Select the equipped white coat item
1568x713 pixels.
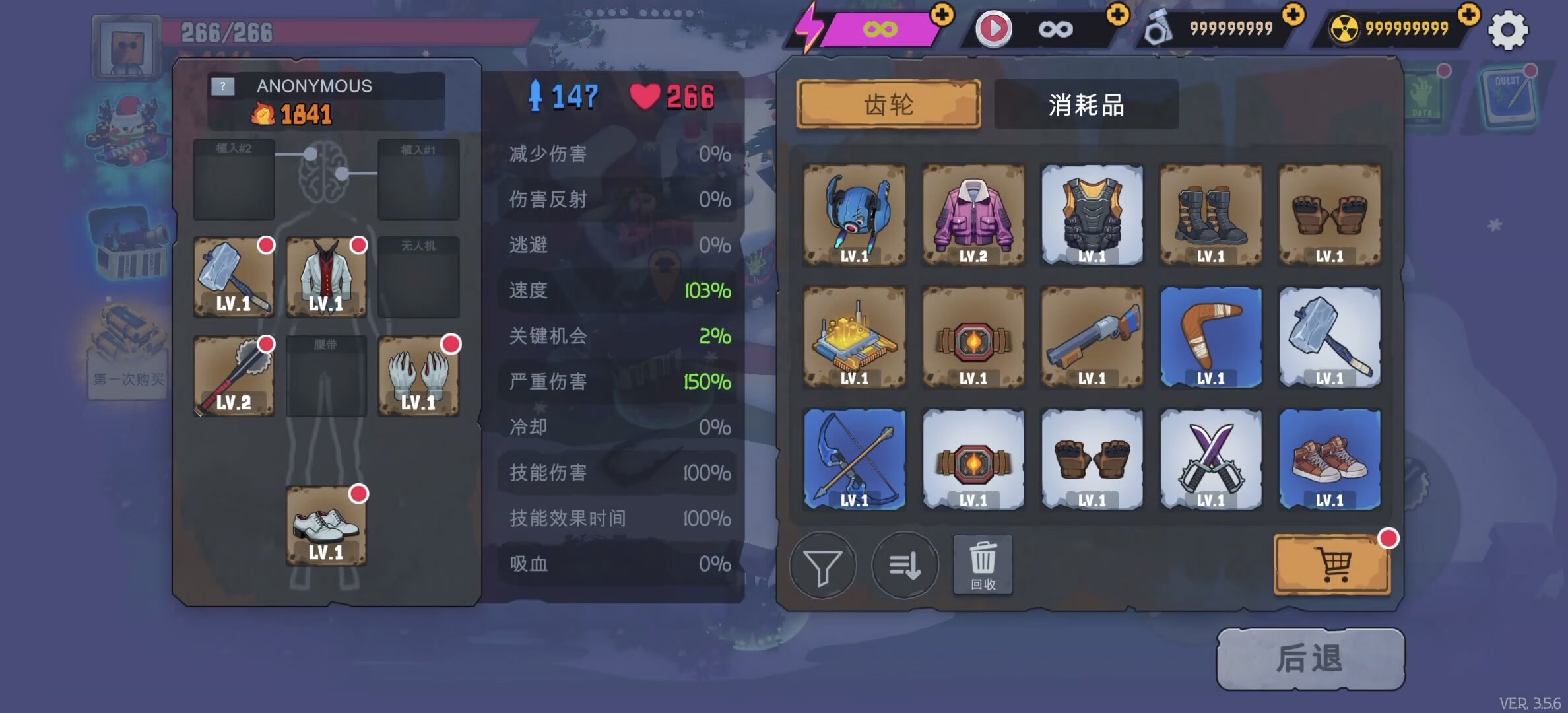click(x=325, y=277)
